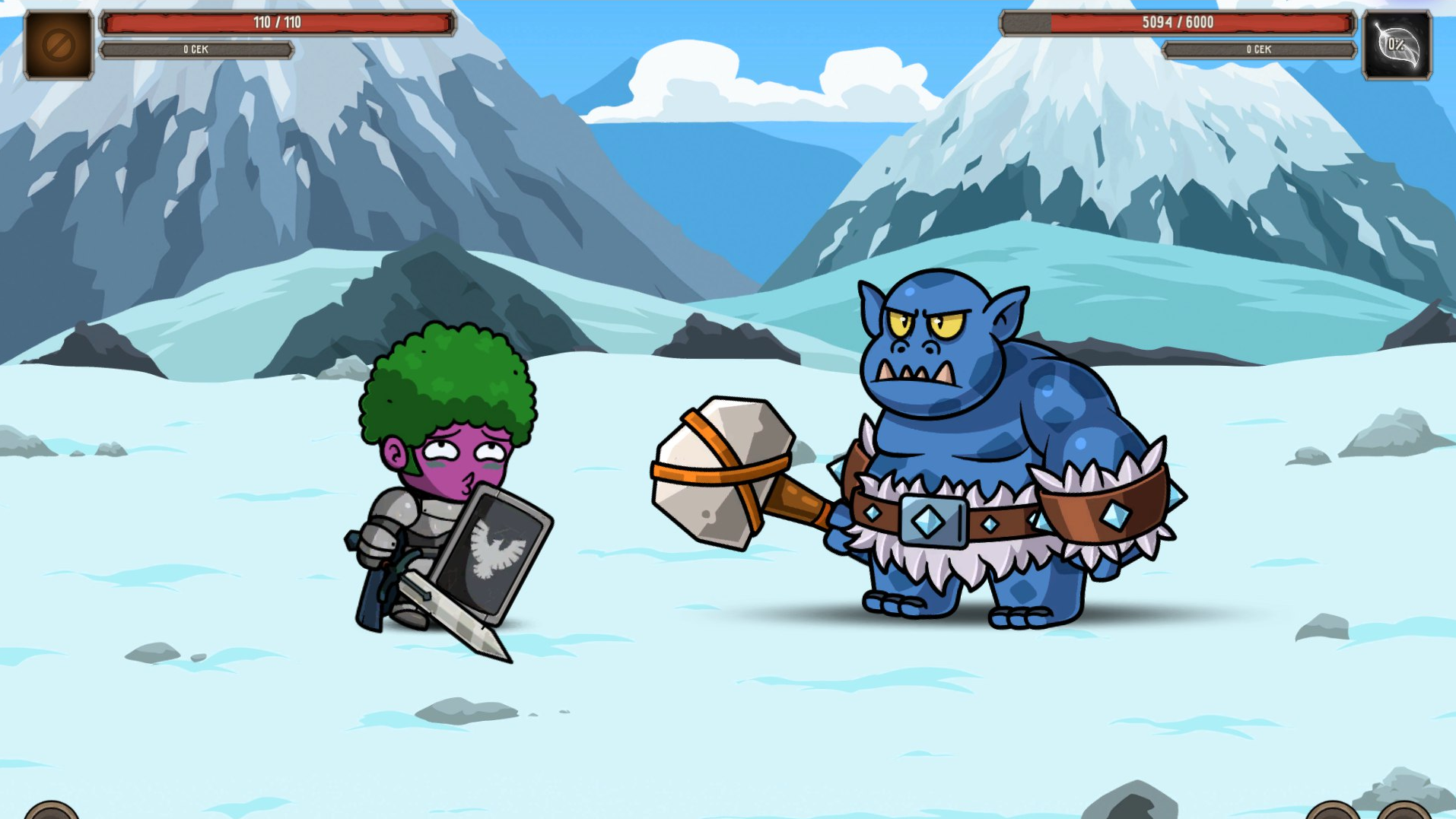Click the 110/110 player health bar

point(277,23)
